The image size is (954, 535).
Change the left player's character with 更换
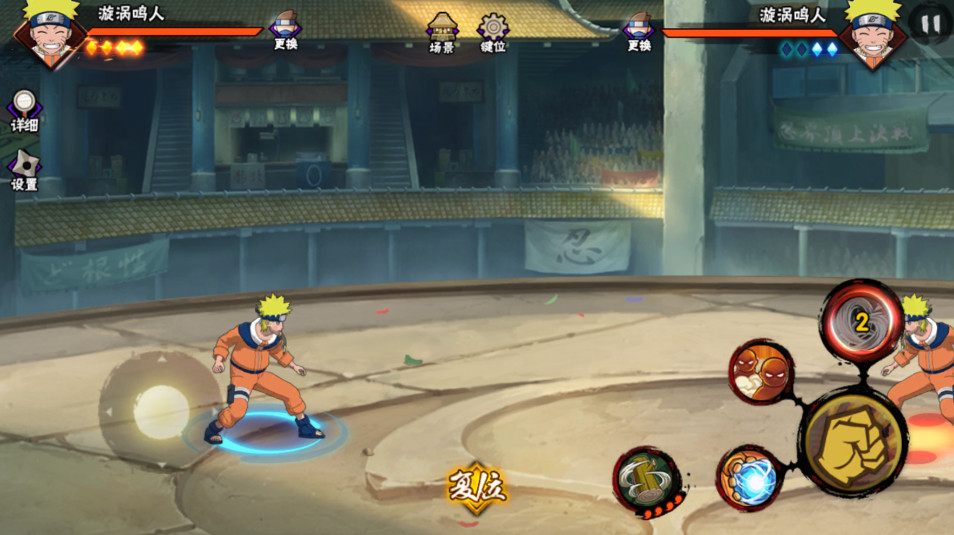286,29
